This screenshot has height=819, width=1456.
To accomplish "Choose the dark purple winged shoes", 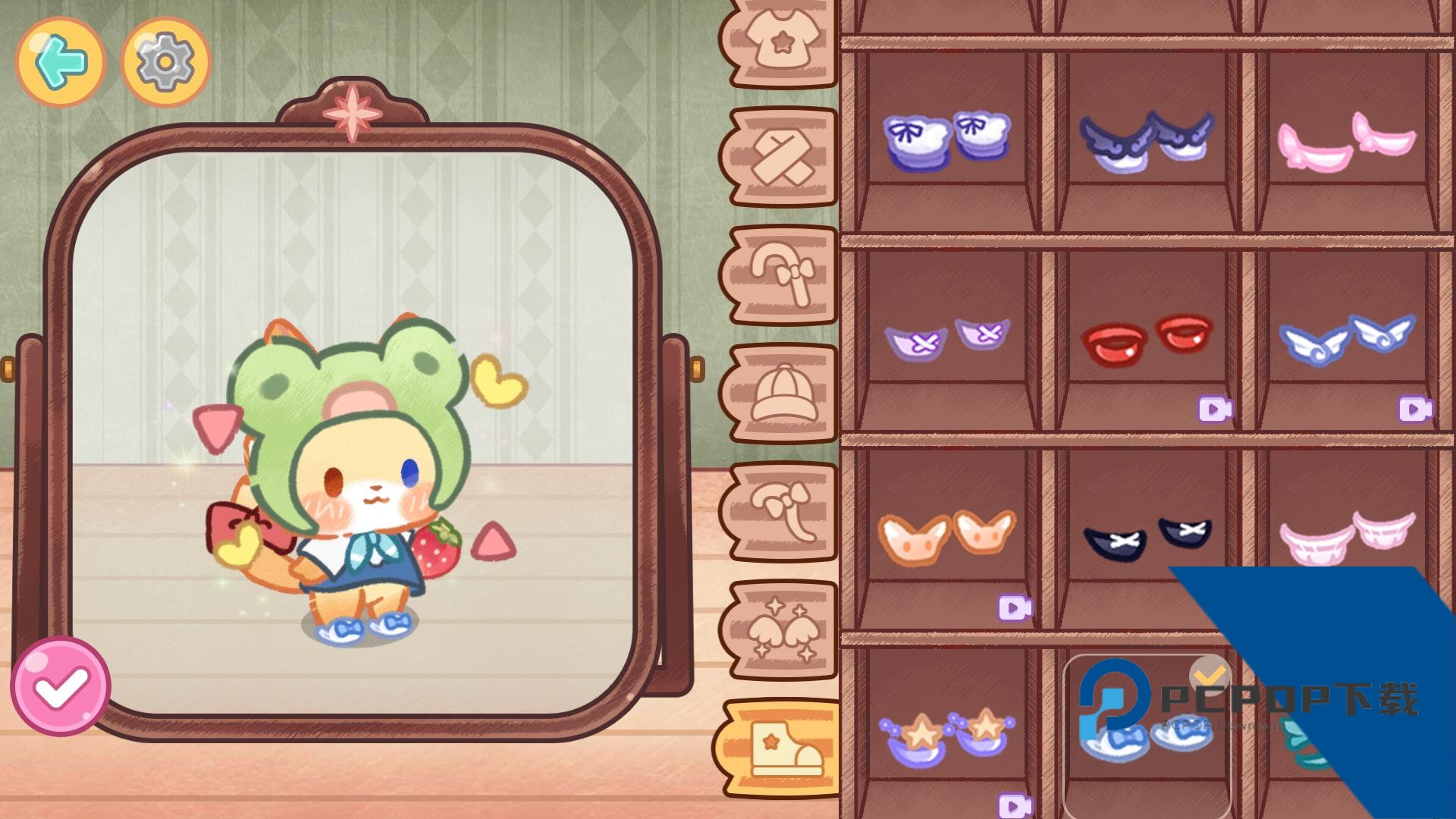I will point(1147,136).
